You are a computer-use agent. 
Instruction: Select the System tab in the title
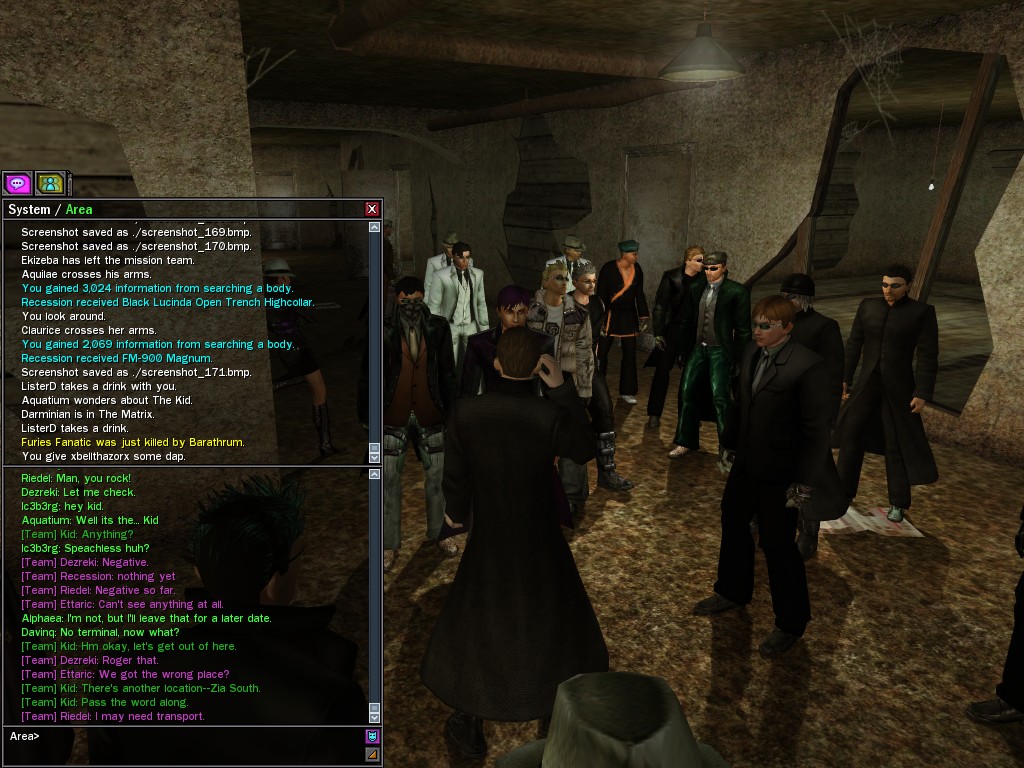(29, 209)
